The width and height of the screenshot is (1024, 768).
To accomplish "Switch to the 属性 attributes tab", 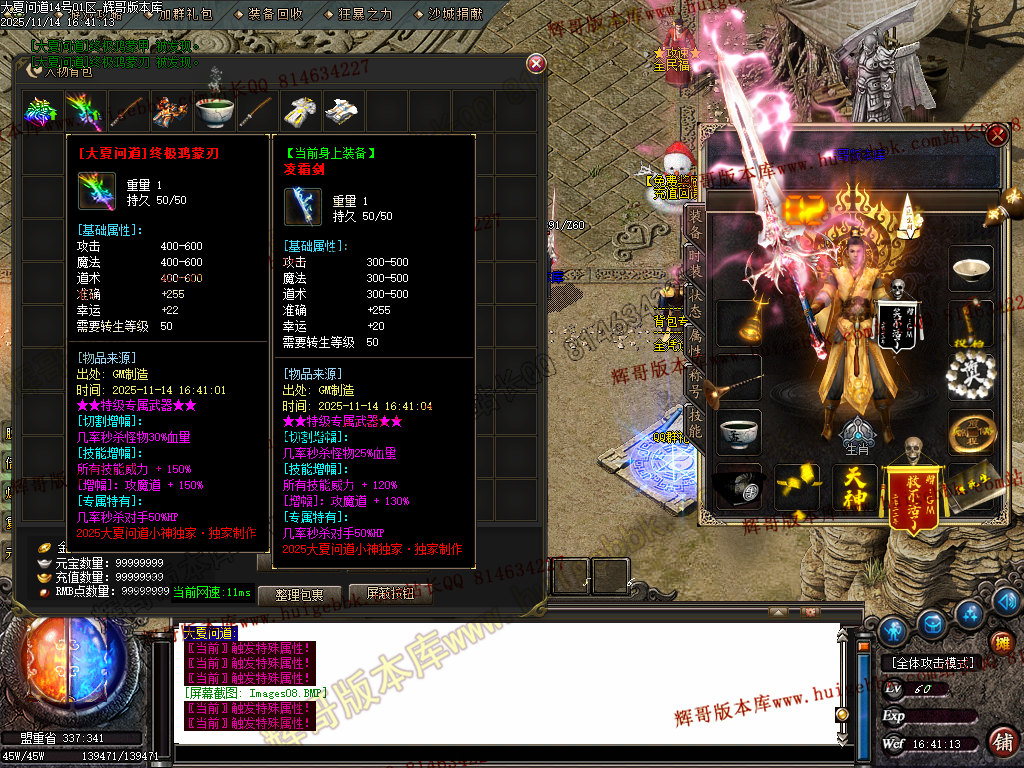I will [694, 343].
